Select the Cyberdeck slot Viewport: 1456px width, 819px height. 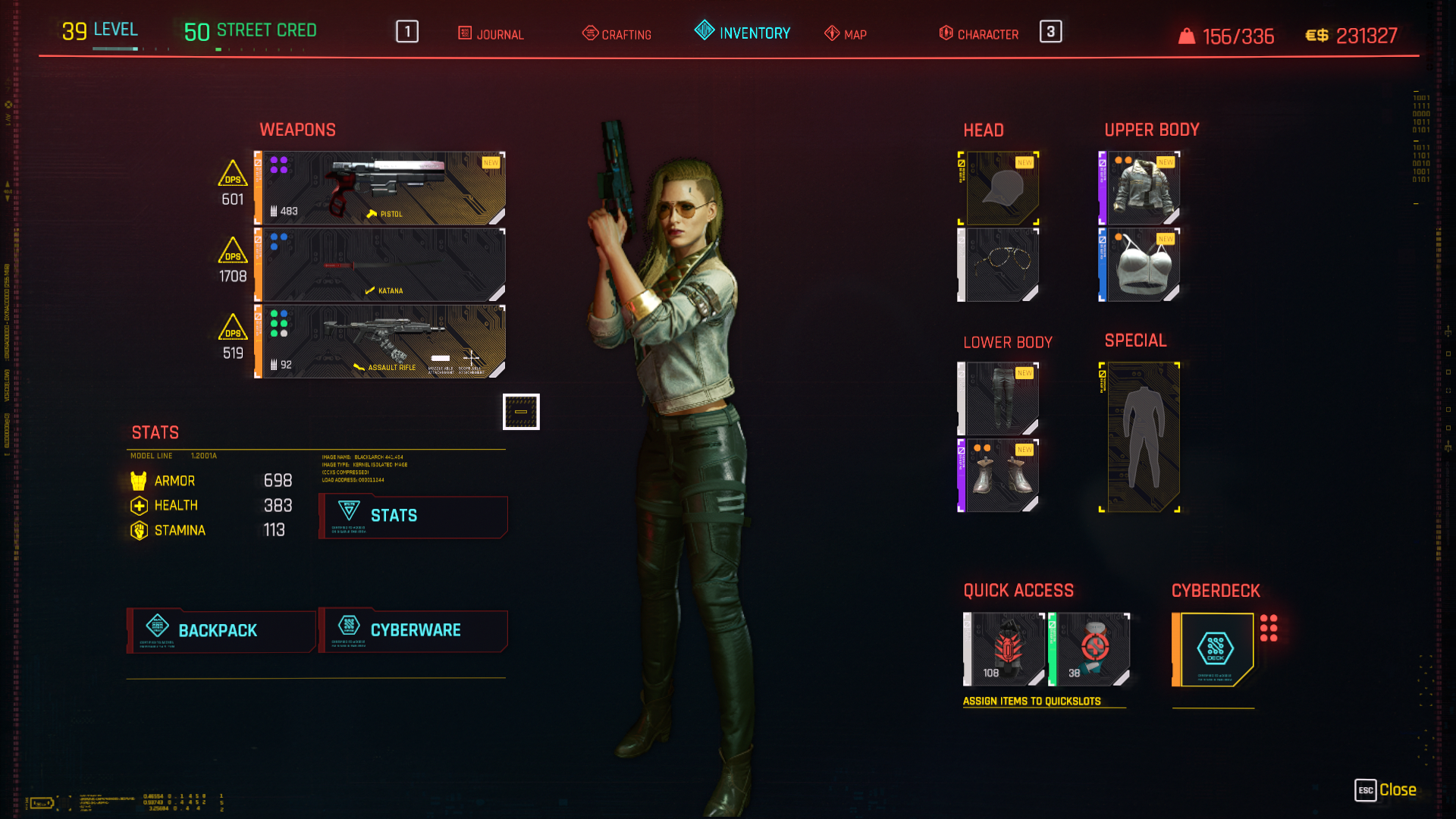tap(1215, 649)
